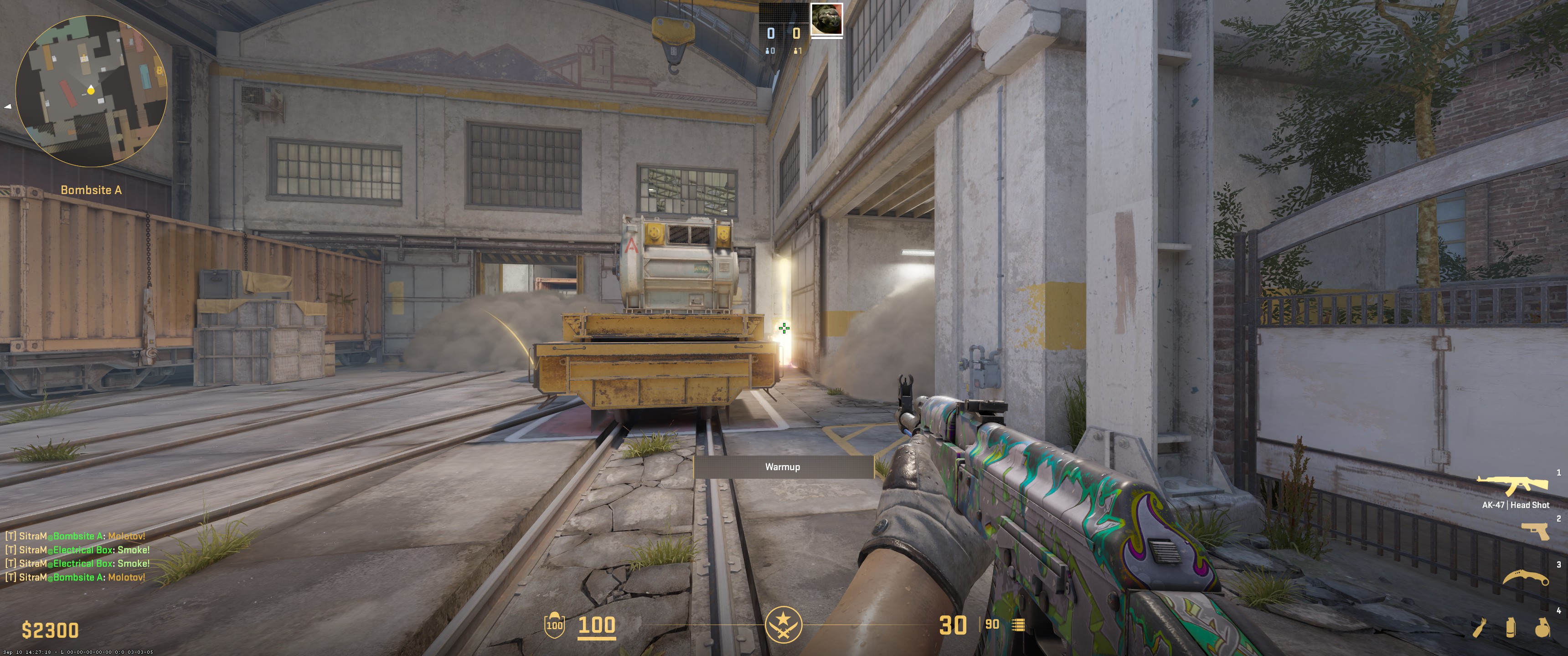The image size is (1568, 656).
Task: Click the minimap in the top-left corner
Action: point(90,90)
